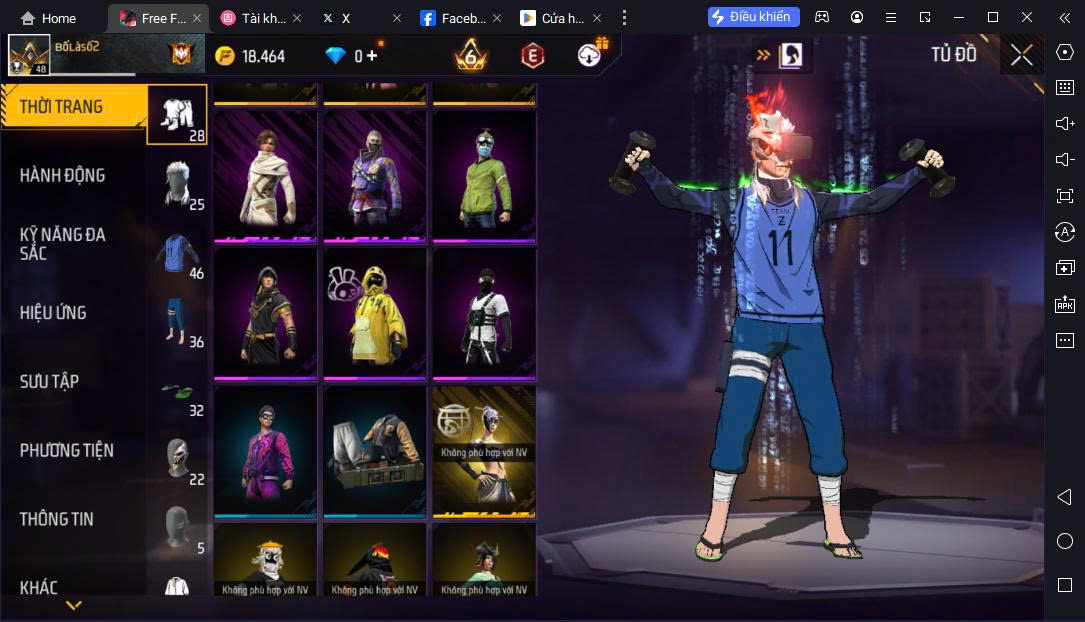This screenshot has height=622, width=1085.
Task: Pick the pink jacket sunglasses outfit
Action: 265,451
